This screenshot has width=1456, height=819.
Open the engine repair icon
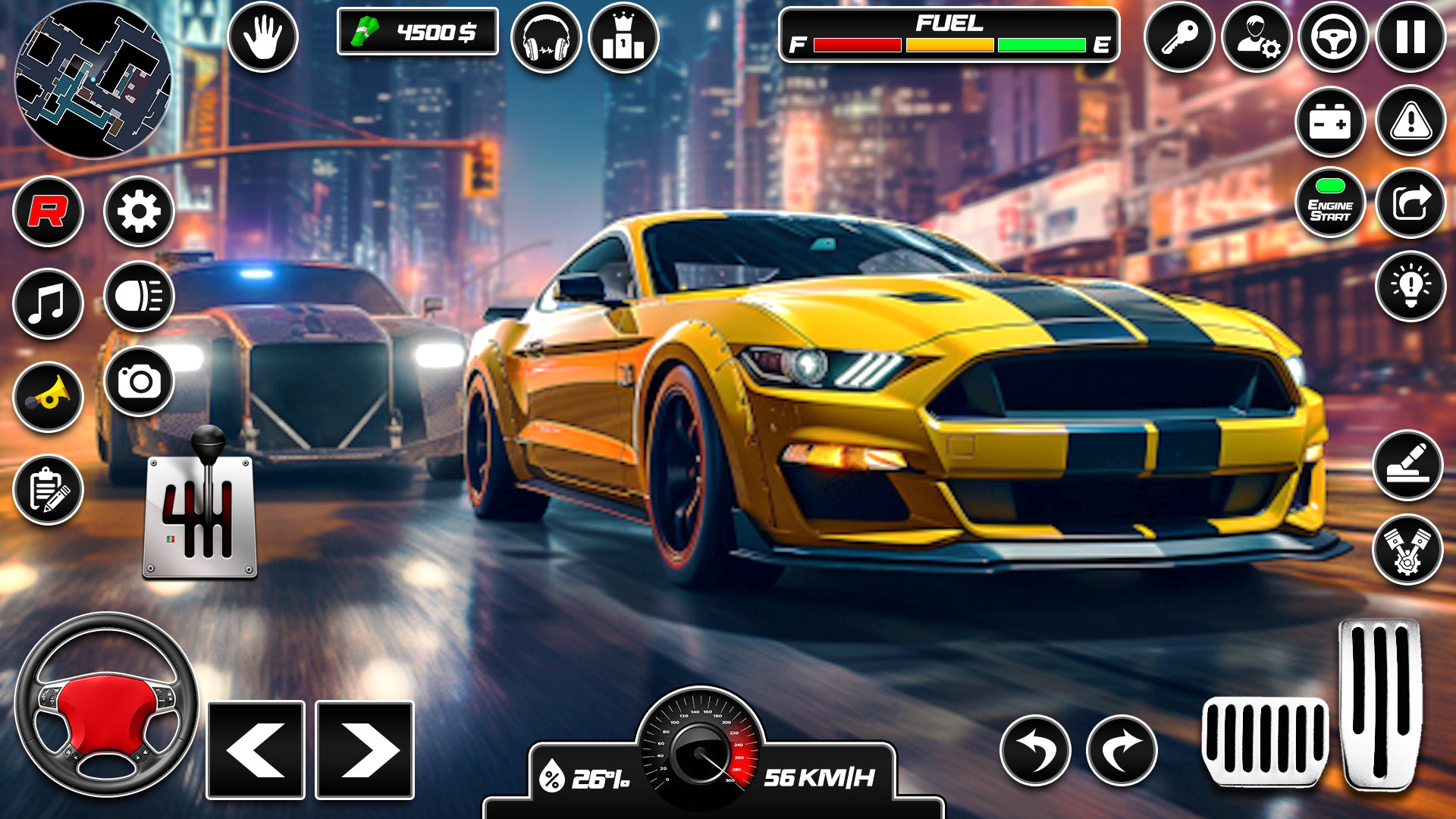pyautogui.click(x=1409, y=548)
